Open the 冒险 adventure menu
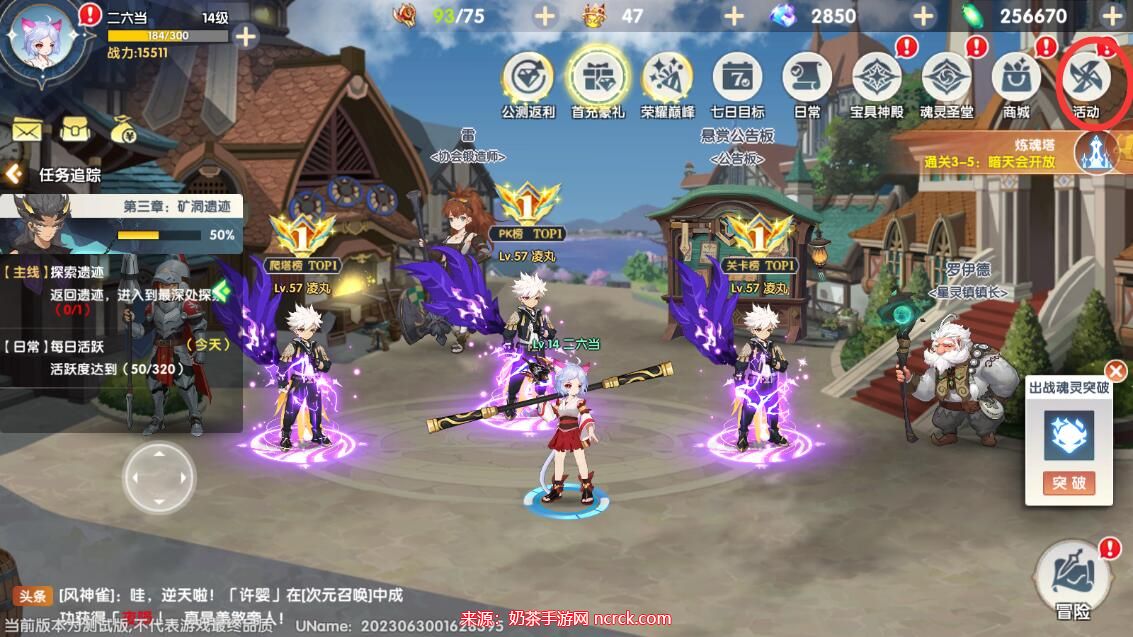The width and height of the screenshot is (1133, 637). [x=1073, y=580]
